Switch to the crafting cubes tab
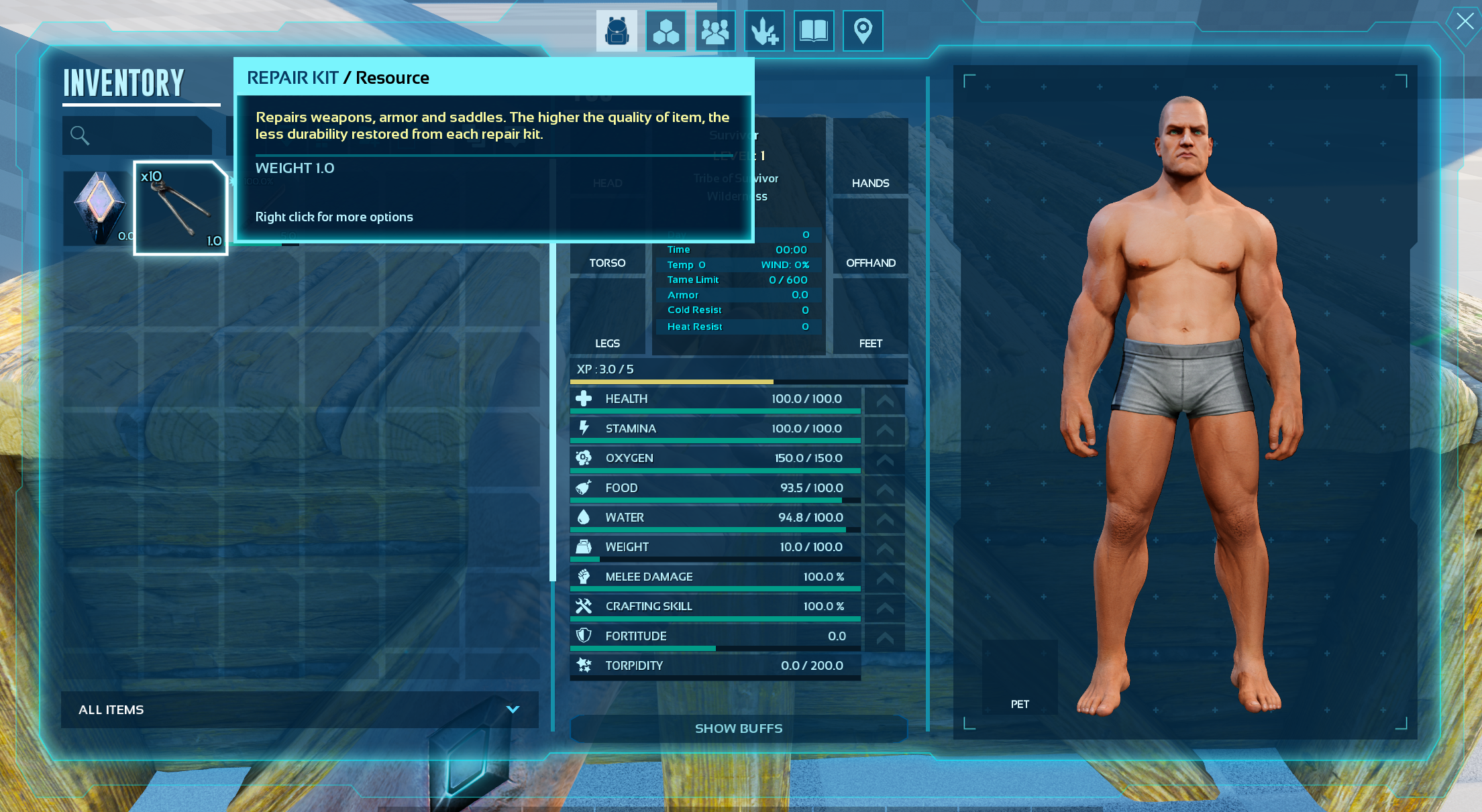The image size is (1482, 812). pyautogui.click(x=666, y=31)
